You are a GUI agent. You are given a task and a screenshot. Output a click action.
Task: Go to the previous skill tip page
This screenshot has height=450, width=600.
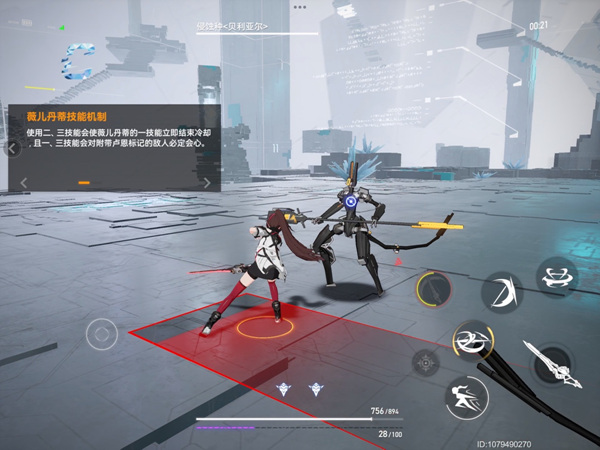24,183
